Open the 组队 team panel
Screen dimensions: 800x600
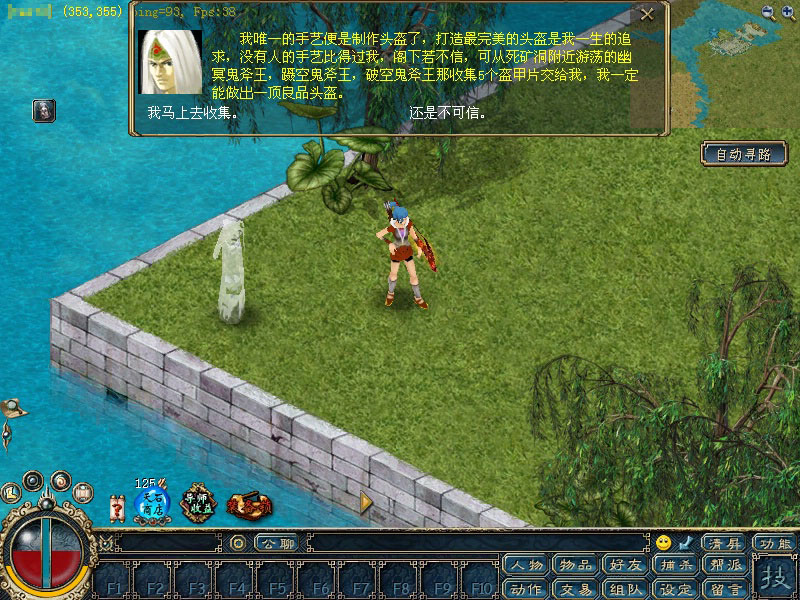625,588
